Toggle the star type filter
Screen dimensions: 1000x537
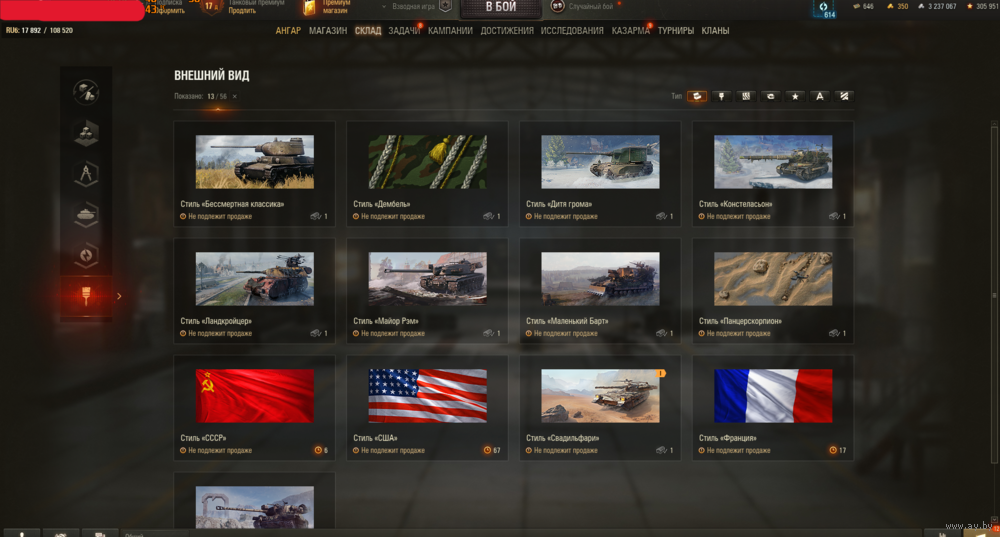point(795,96)
